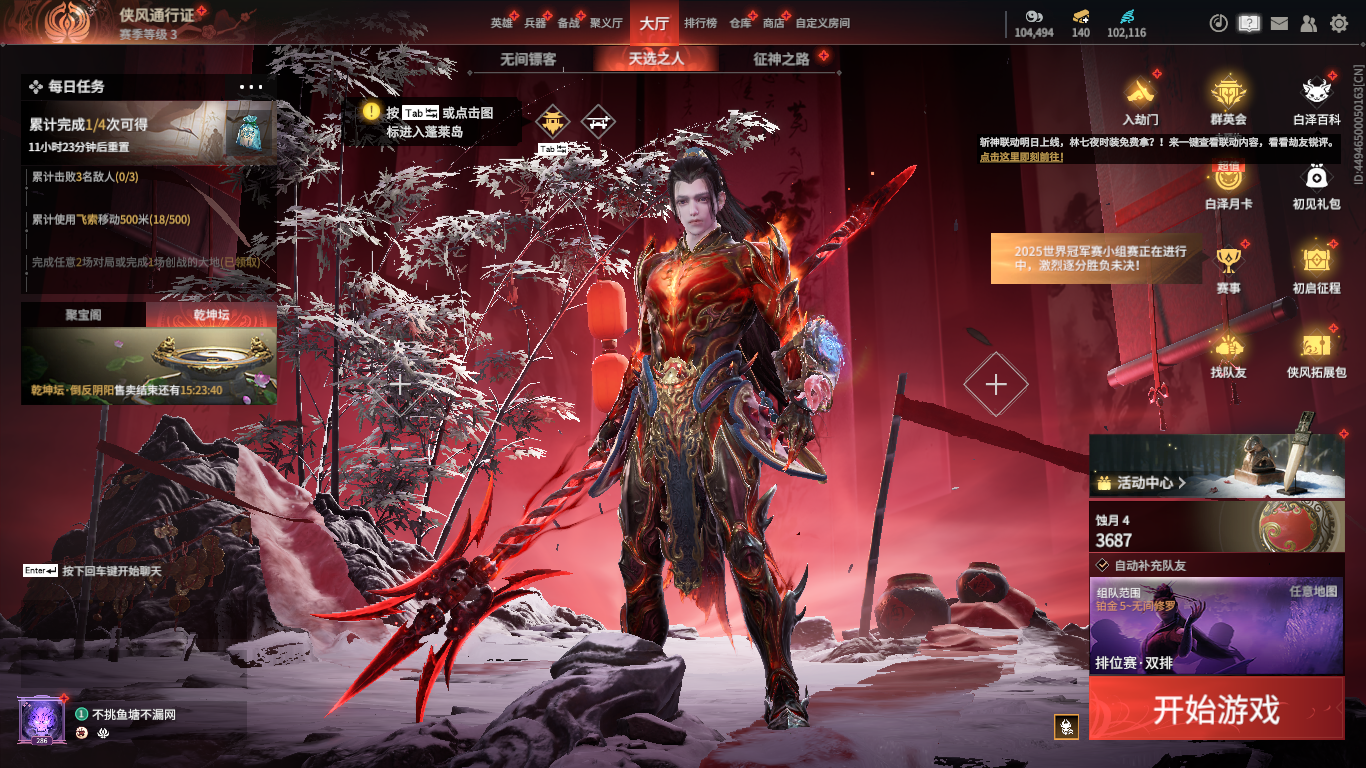Open 白泽百科 encyclopedia

tap(1317, 100)
